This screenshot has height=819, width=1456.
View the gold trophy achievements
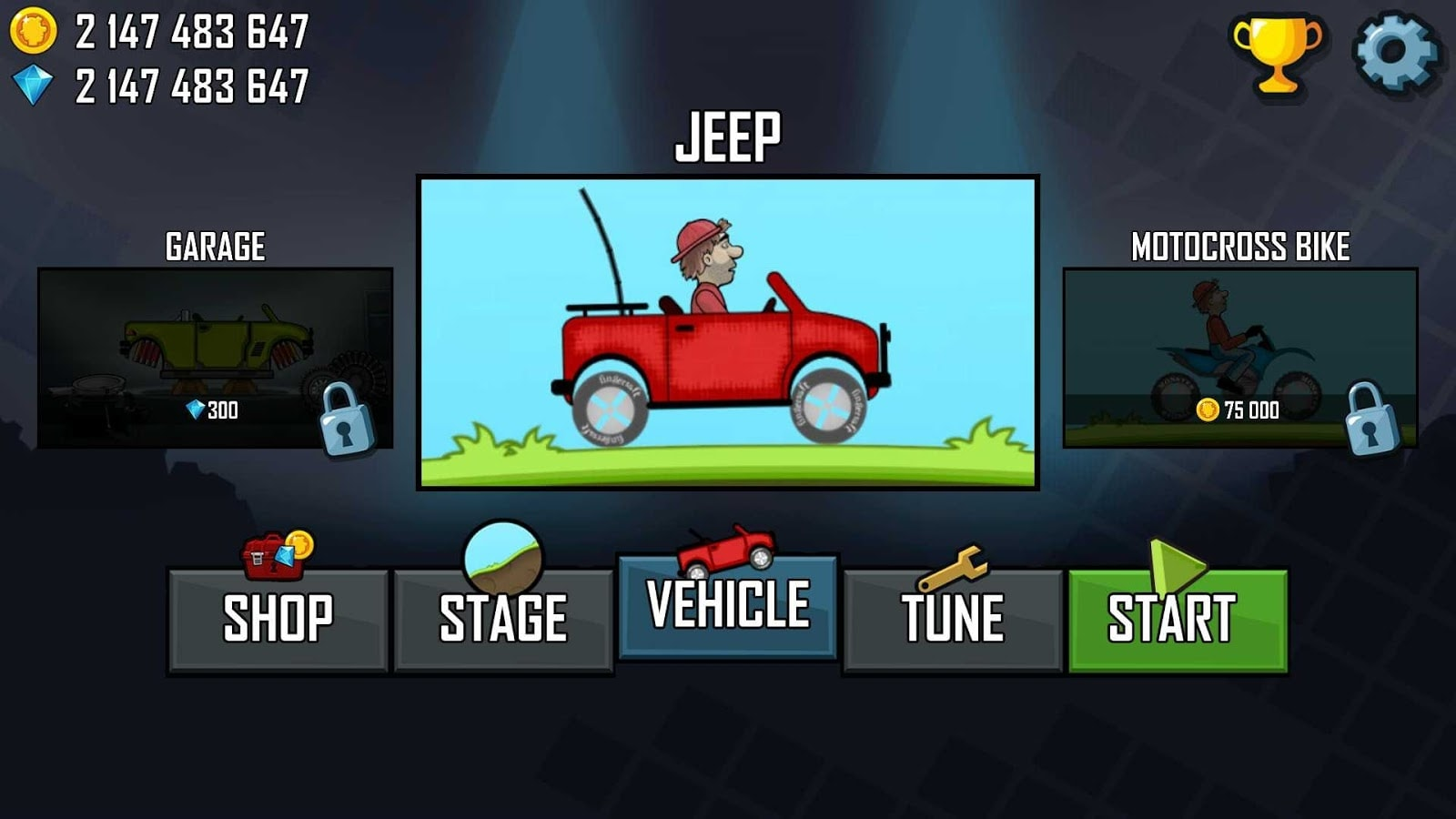(1277, 55)
